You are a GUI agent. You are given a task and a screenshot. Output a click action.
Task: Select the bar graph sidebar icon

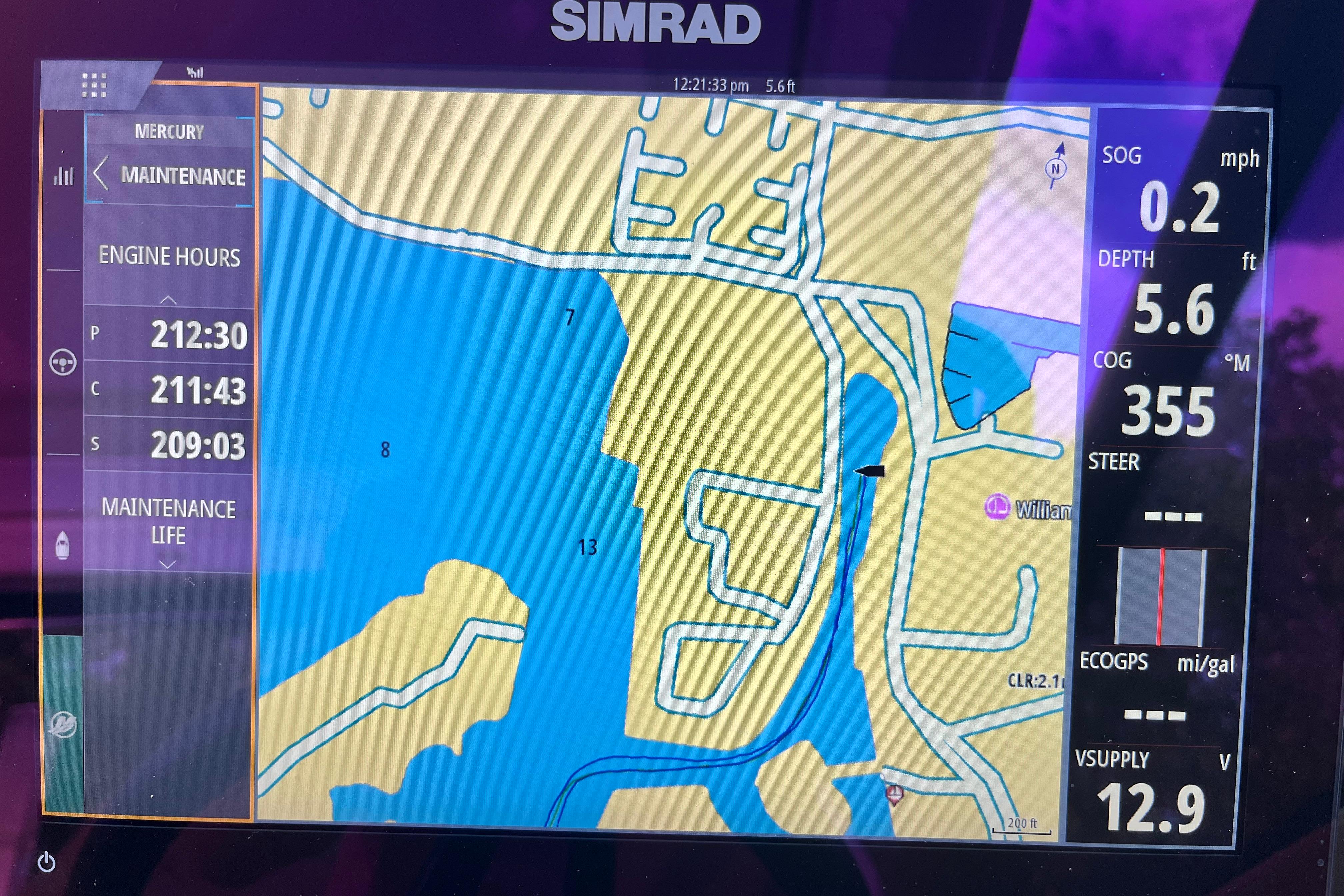(x=63, y=175)
